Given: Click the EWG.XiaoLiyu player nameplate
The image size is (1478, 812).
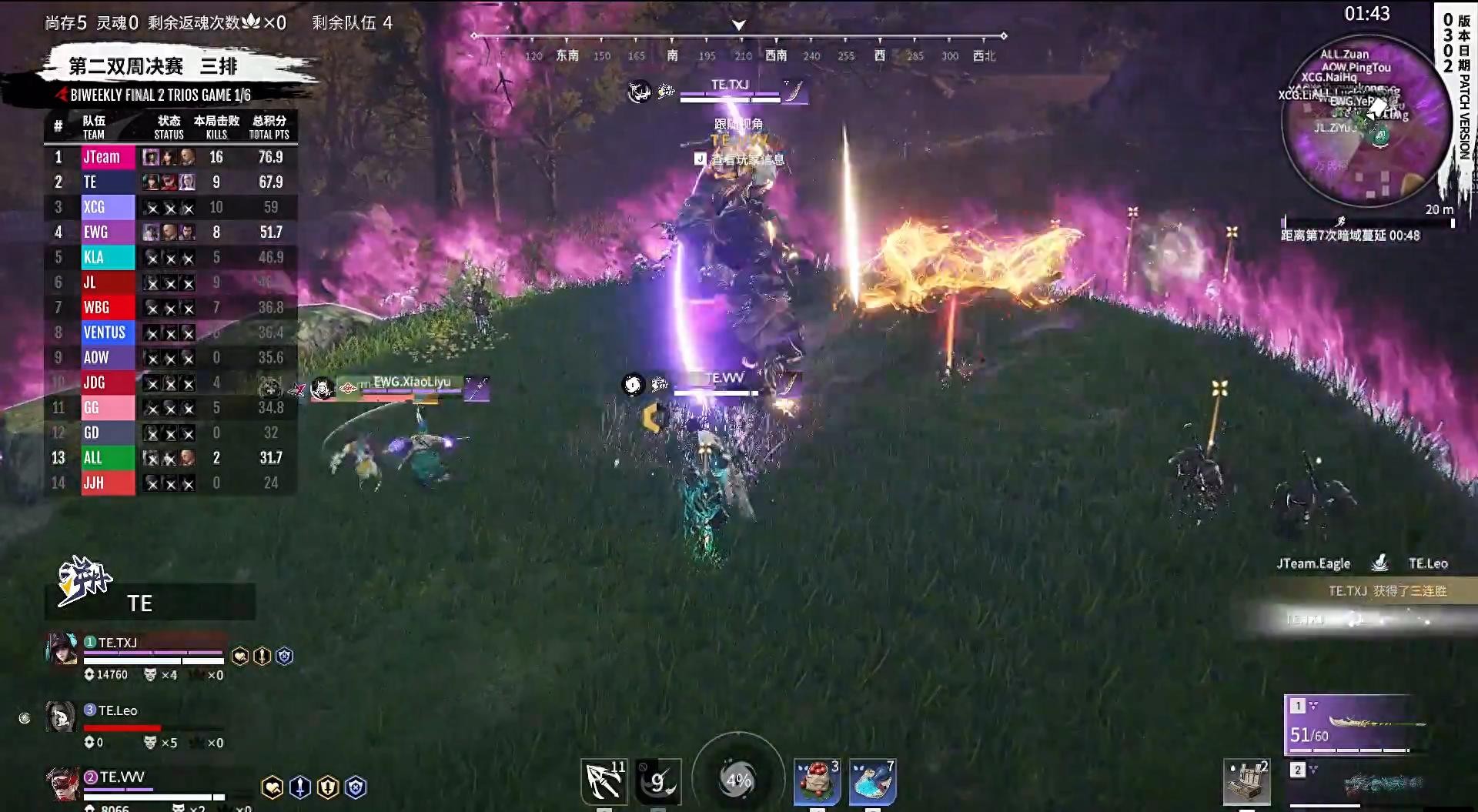Looking at the screenshot, I should [412, 383].
